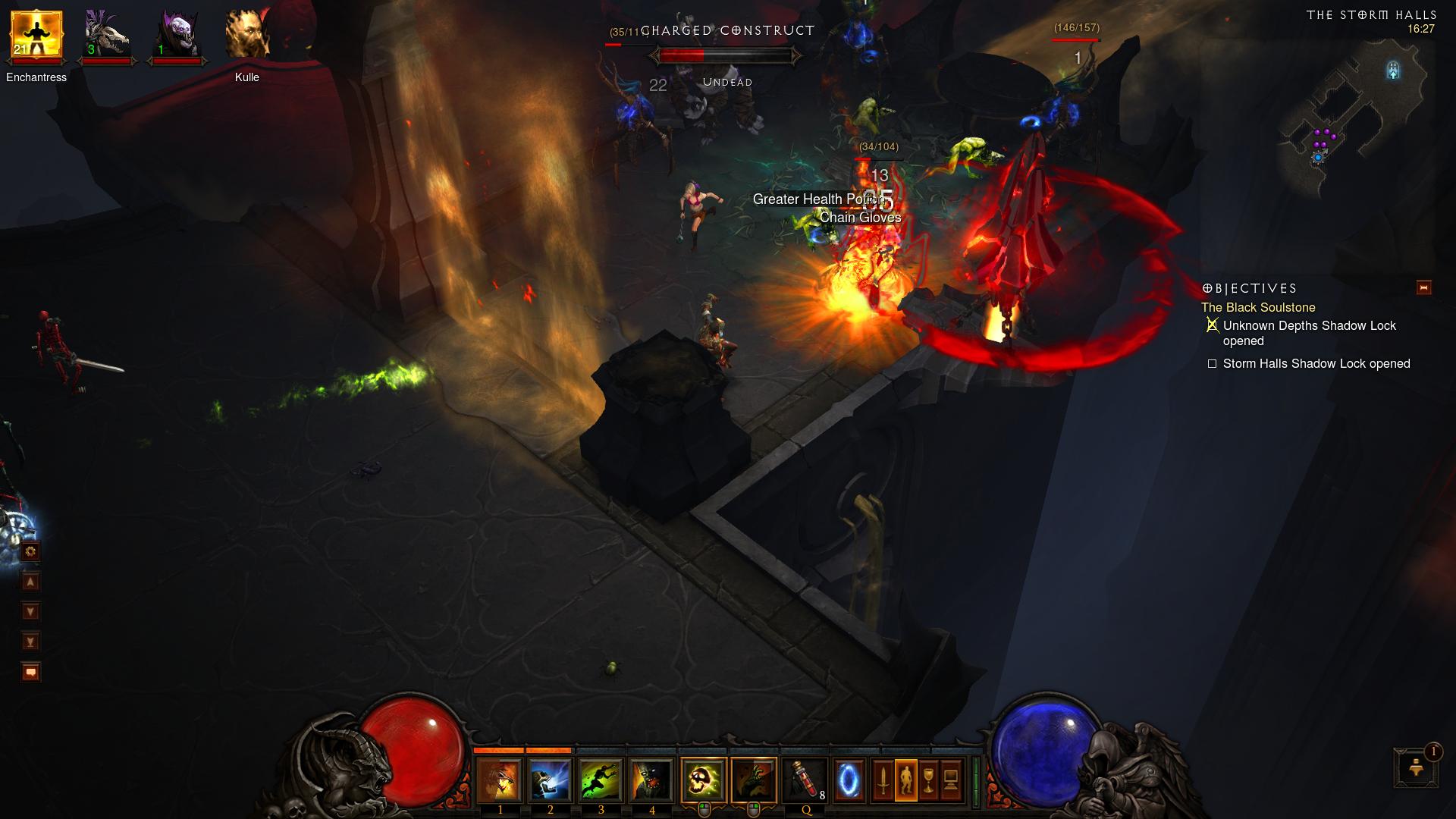1456x819 pixels.
Task: Click the Kulle companion portrait
Action: point(247,36)
